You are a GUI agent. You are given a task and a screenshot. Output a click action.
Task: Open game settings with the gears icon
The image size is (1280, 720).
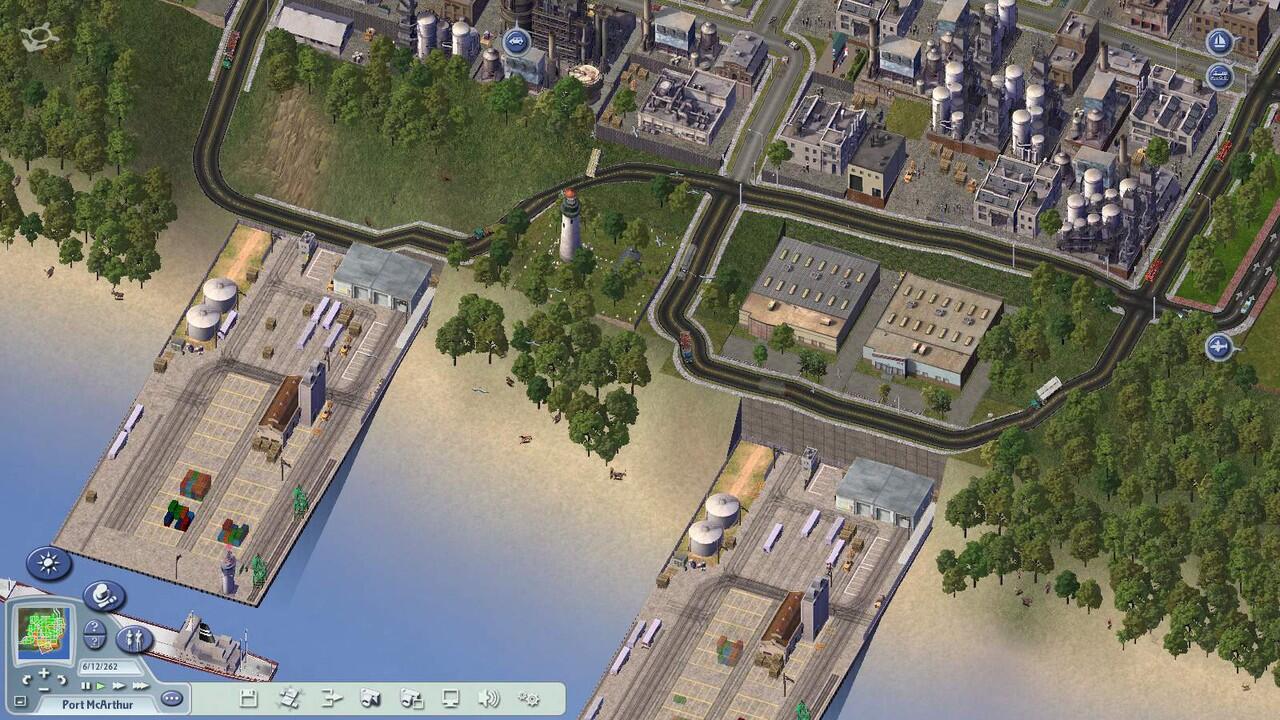click(529, 697)
